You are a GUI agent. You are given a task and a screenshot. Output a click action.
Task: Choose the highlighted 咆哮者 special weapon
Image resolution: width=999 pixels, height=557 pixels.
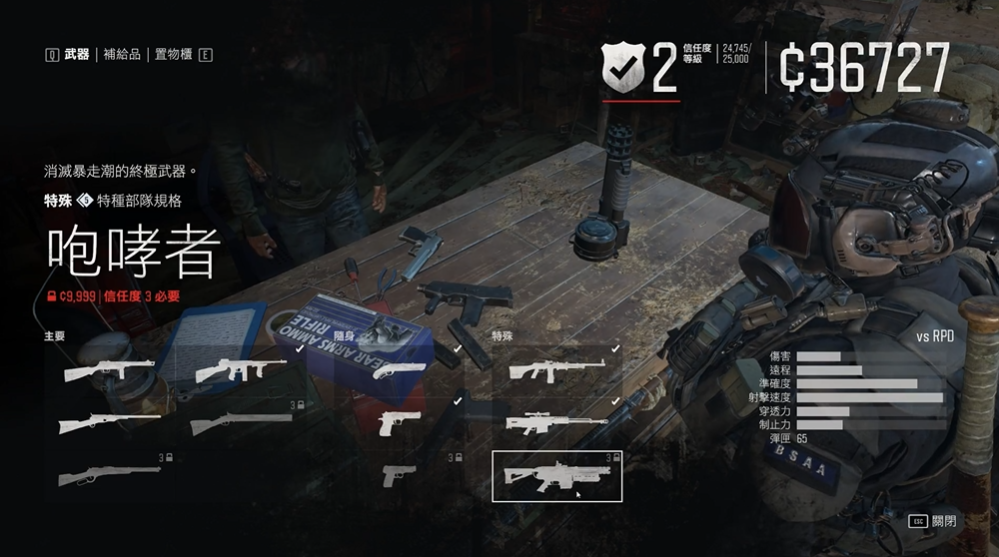click(x=557, y=476)
